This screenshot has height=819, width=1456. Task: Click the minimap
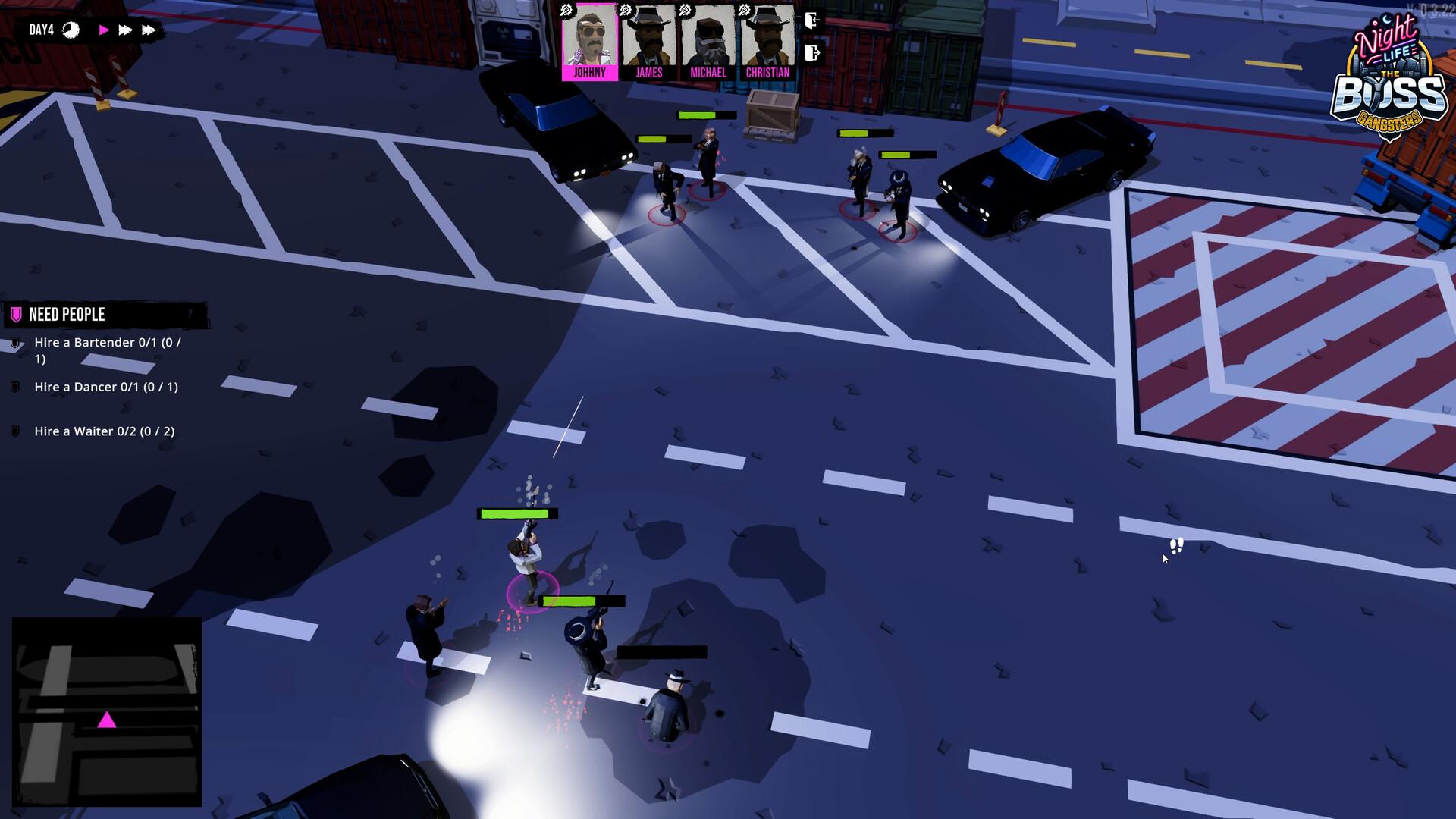[107, 711]
